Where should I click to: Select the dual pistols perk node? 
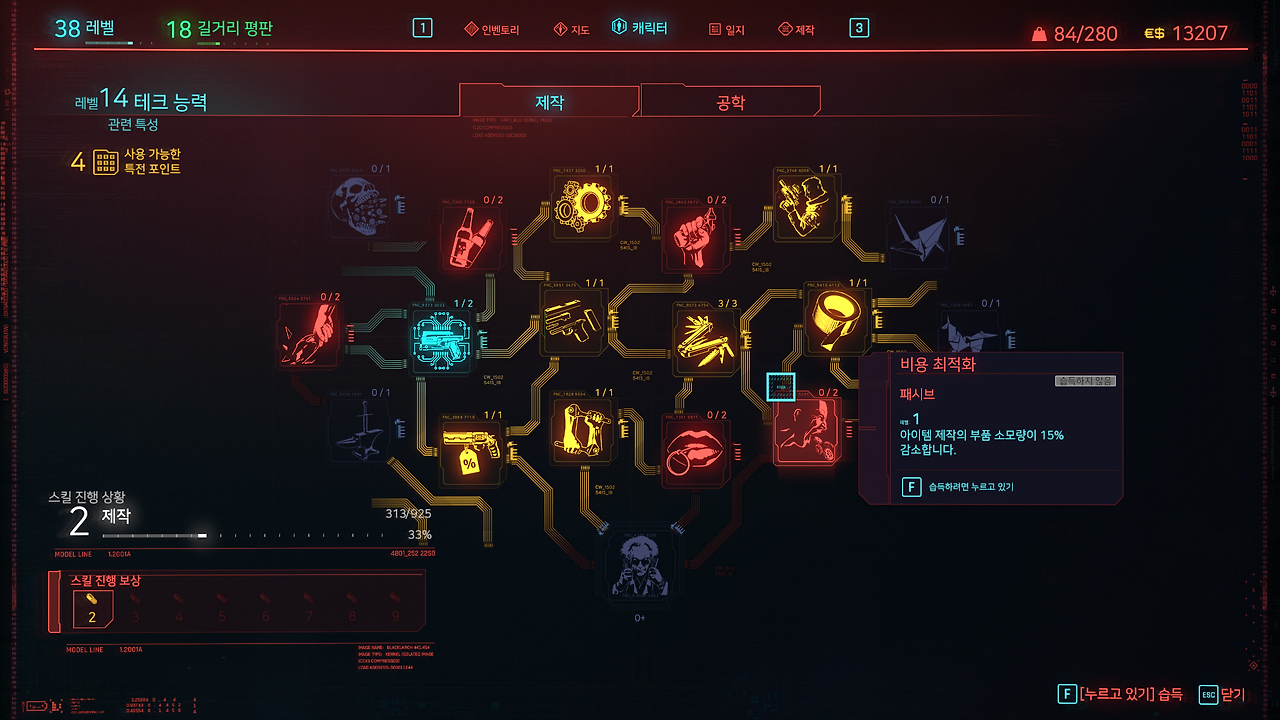point(574,323)
